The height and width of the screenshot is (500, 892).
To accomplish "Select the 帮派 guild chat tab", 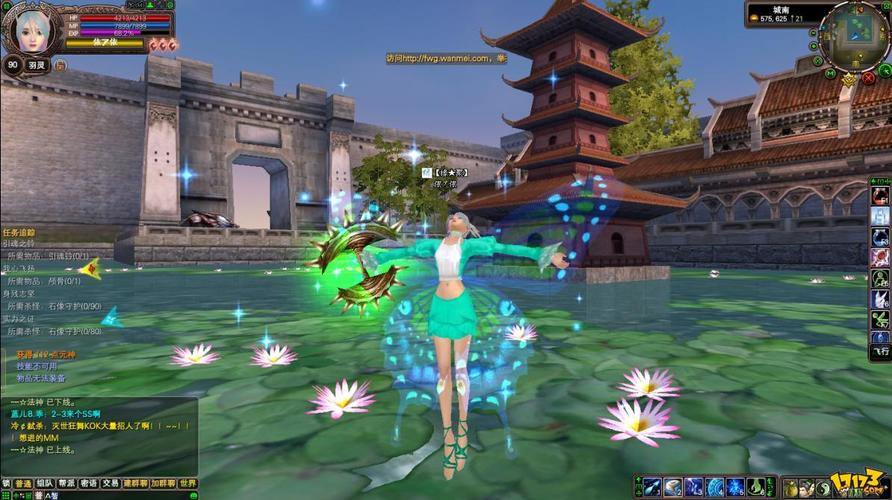I will [67, 482].
